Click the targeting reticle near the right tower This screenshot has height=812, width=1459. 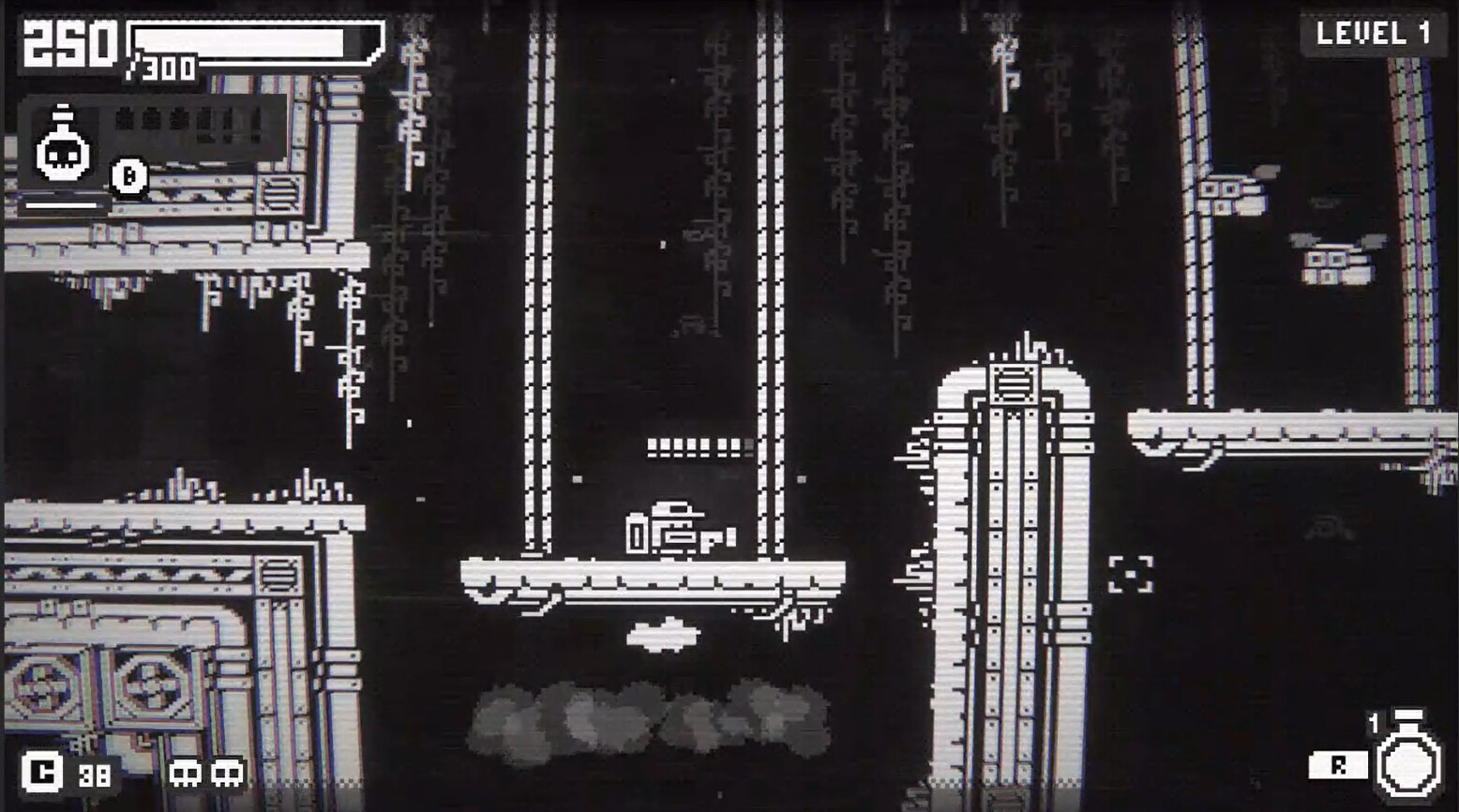(1130, 572)
